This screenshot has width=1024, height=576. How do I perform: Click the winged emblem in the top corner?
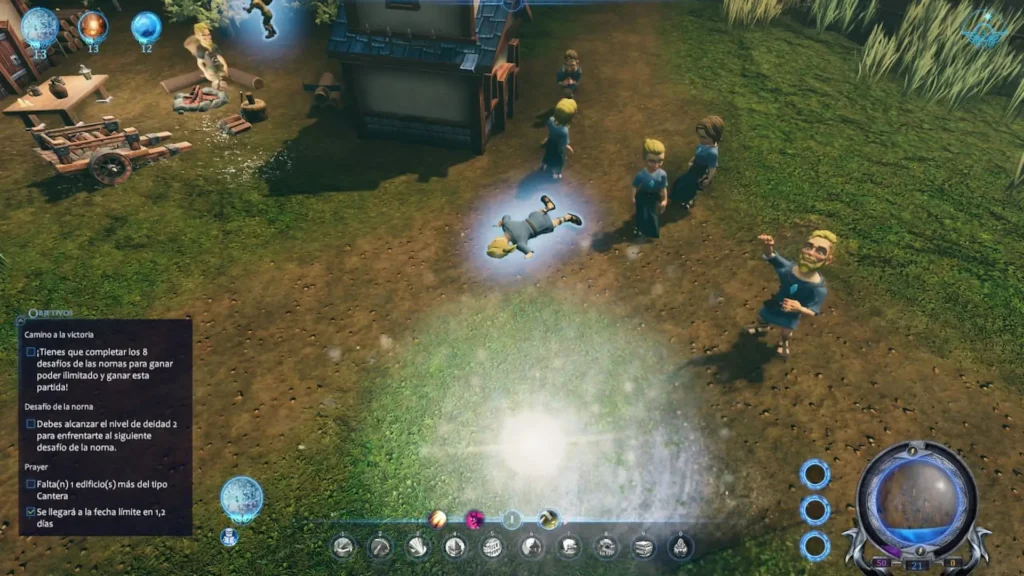tap(985, 33)
